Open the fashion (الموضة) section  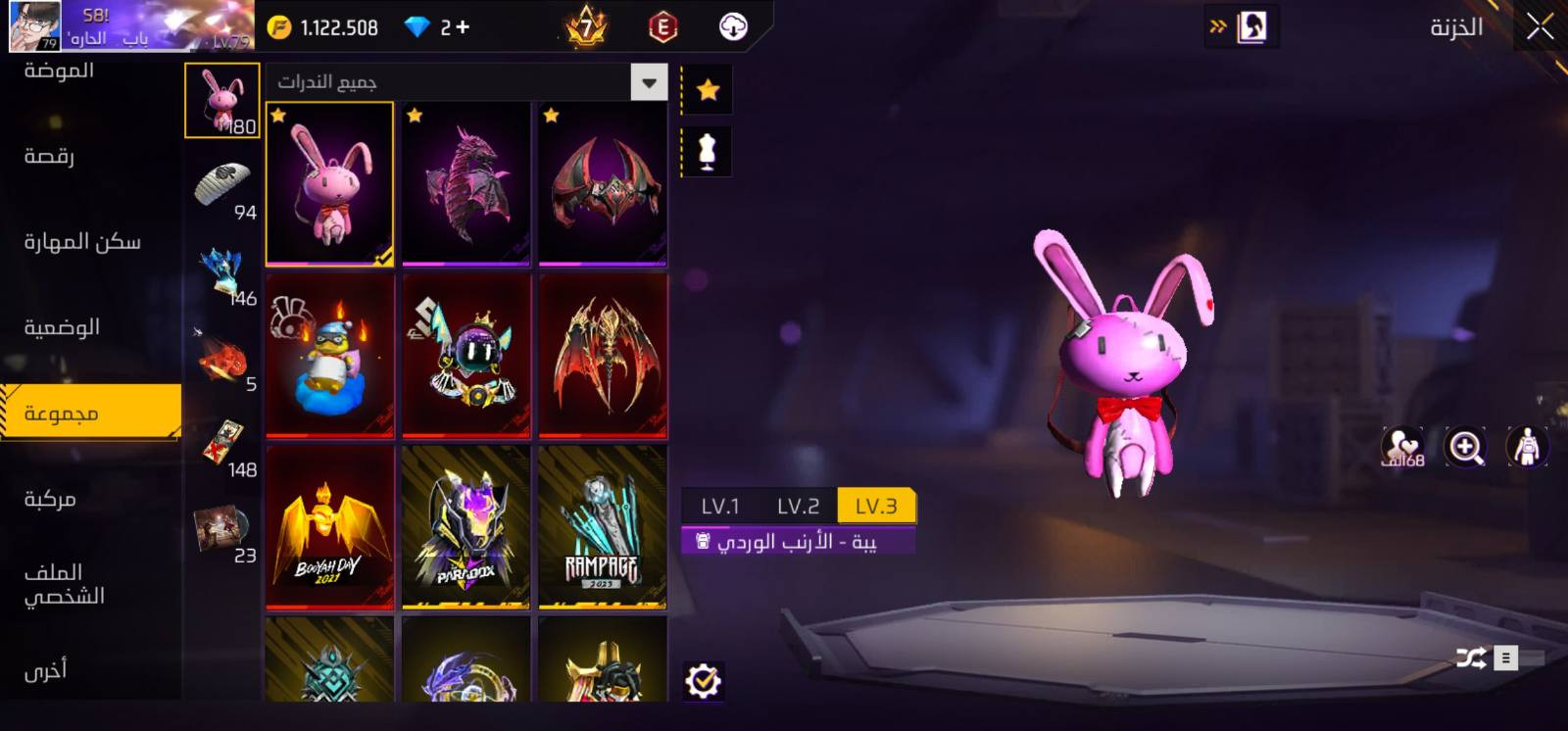pos(59,71)
